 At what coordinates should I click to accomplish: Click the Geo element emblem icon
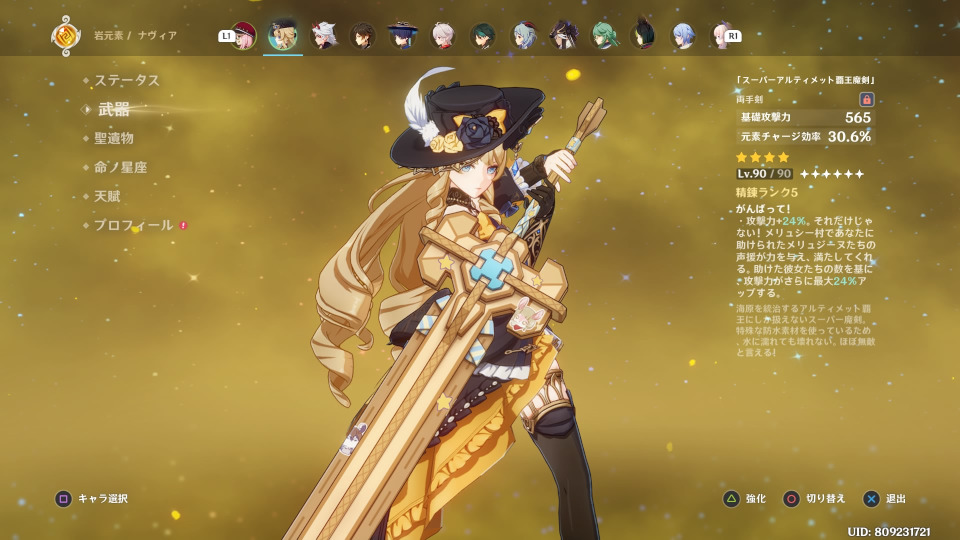[x=66, y=36]
